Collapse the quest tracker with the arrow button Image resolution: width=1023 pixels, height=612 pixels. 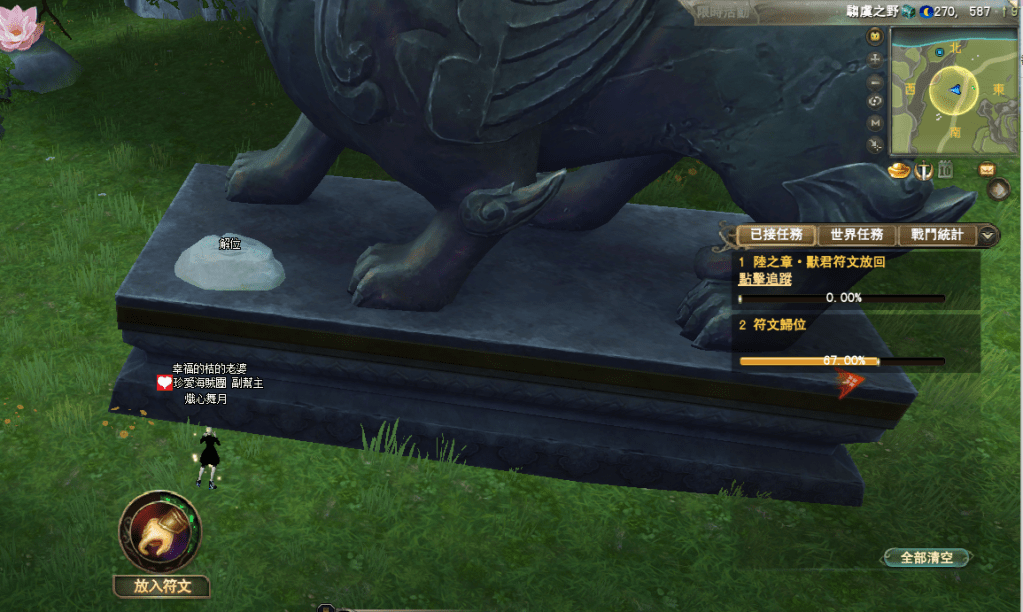(x=988, y=235)
